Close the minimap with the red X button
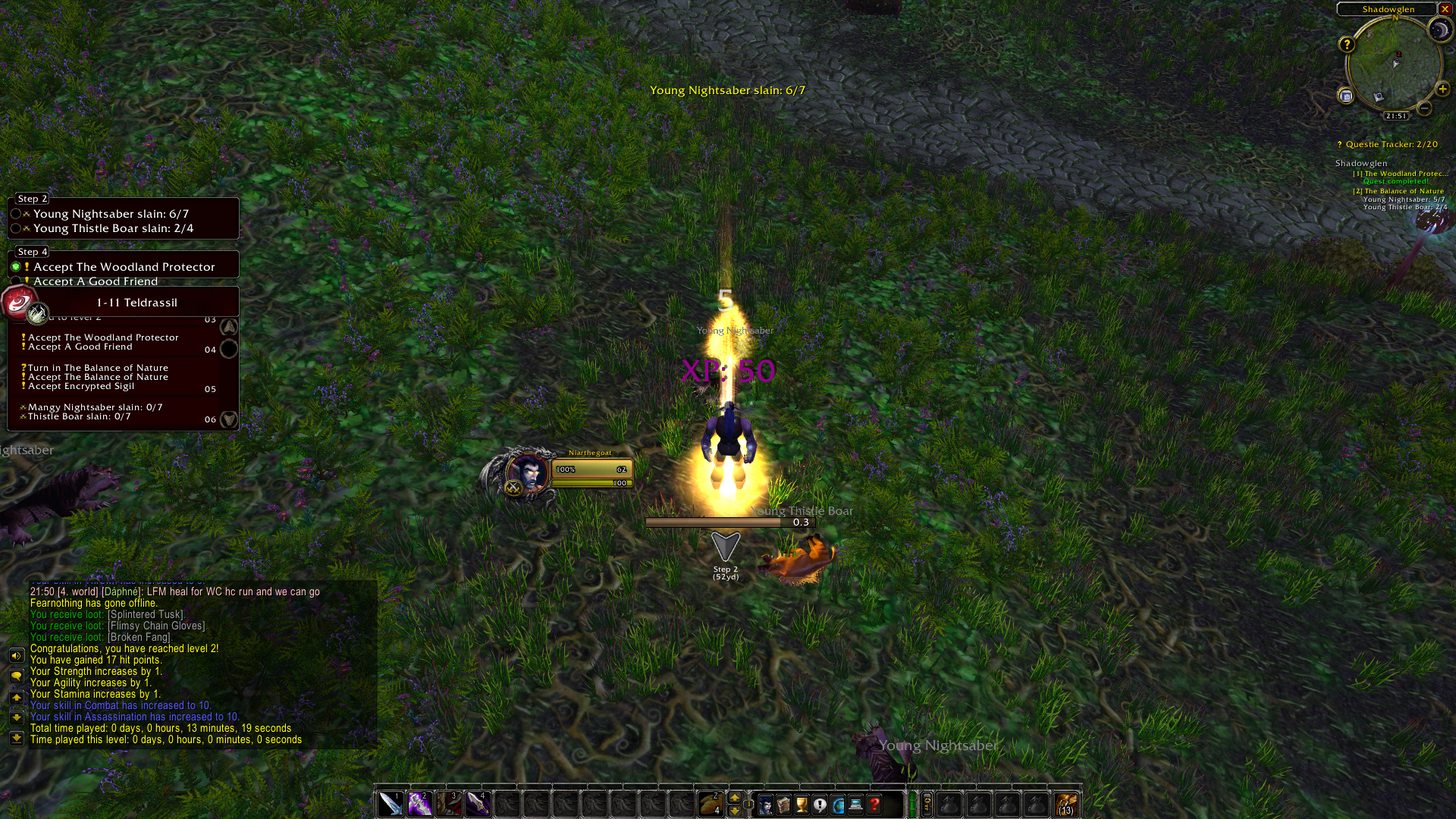The height and width of the screenshot is (819, 1456). tap(1445, 9)
